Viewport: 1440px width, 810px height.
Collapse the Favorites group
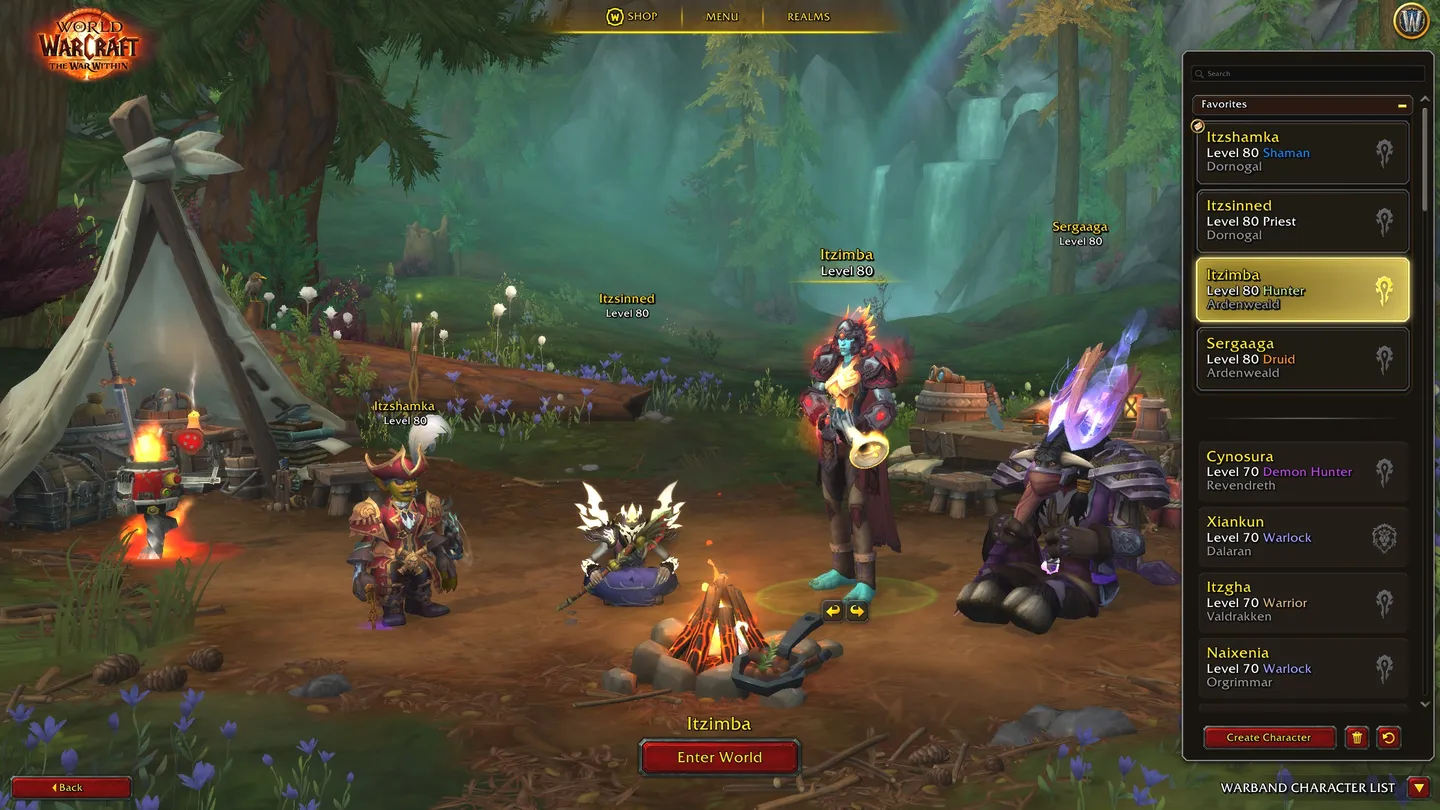pyautogui.click(x=1401, y=104)
